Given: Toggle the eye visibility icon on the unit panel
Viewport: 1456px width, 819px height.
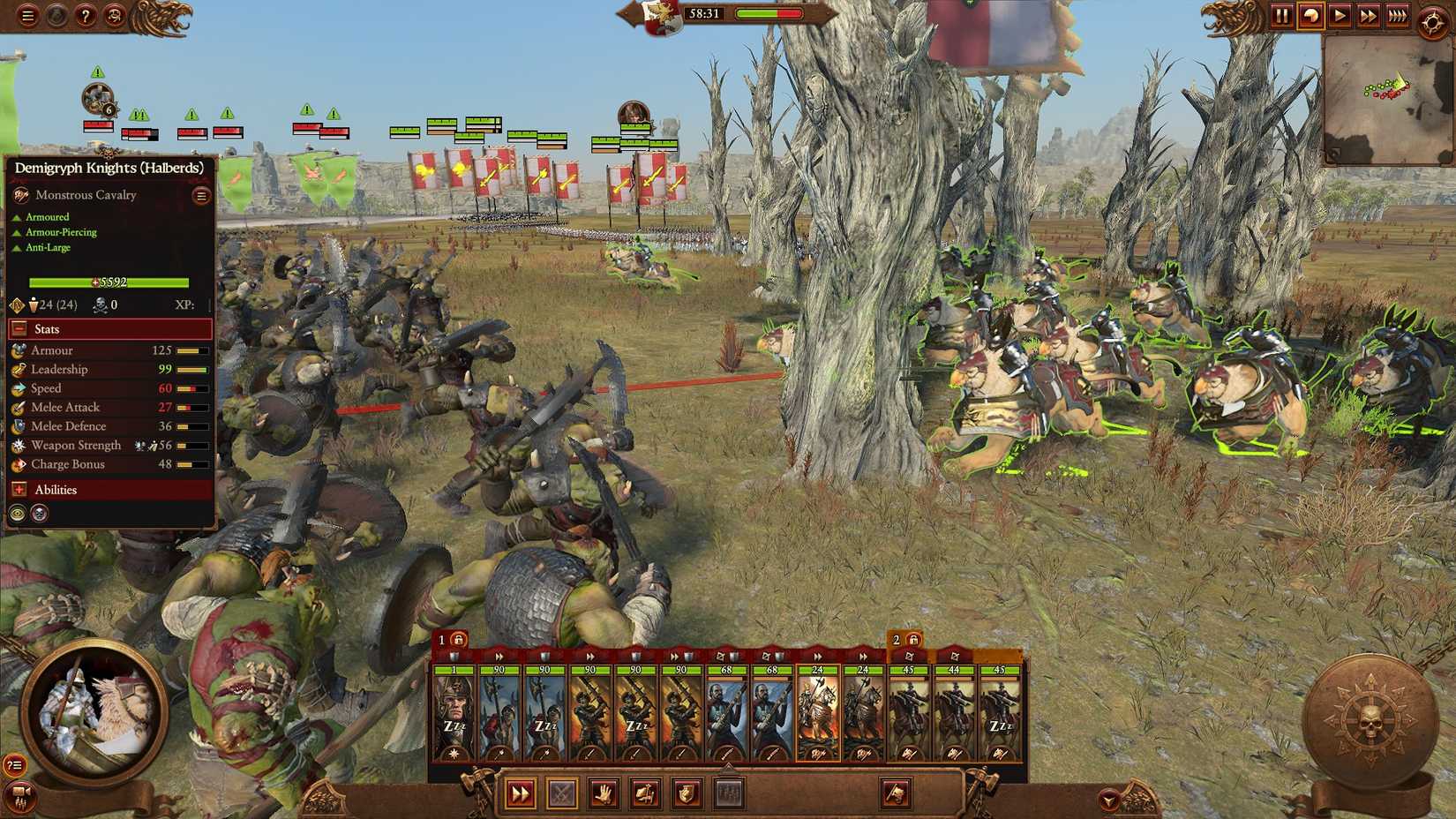Looking at the screenshot, I should (x=16, y=514).
